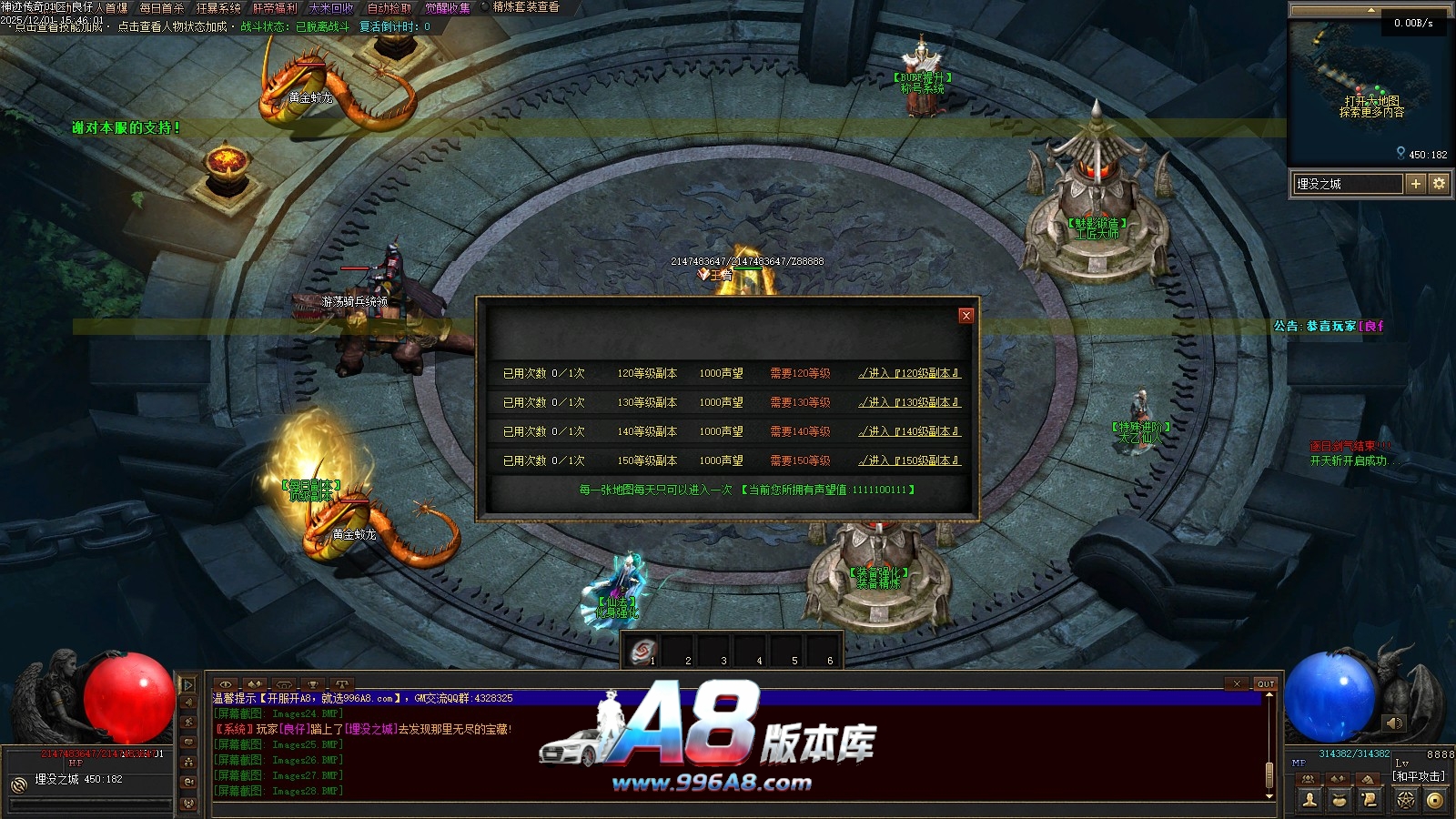Open 精炼套装查看 refined set viewer

(x=526, y=7)
